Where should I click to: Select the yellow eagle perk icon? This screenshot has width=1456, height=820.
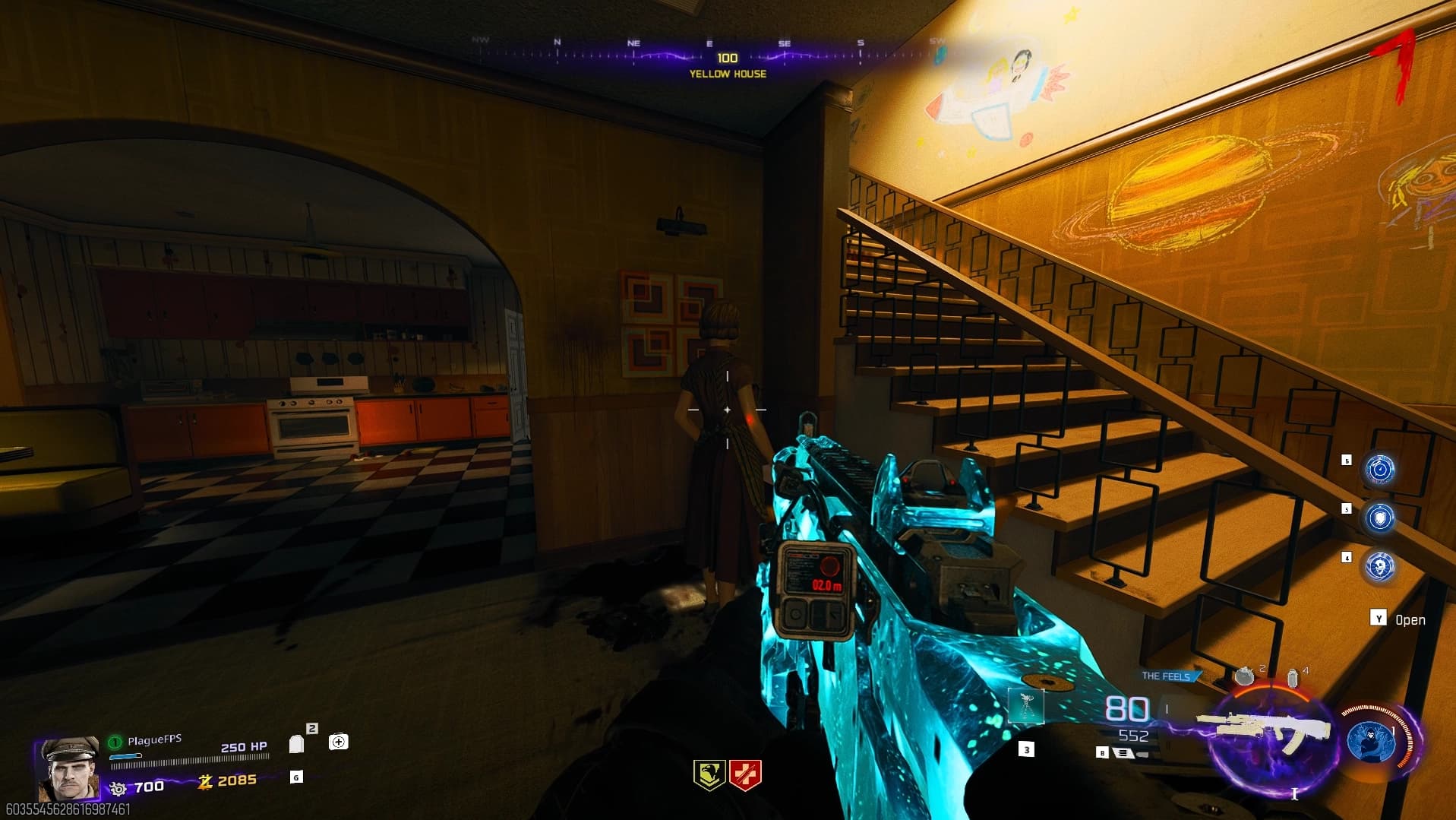pos(709,775)
